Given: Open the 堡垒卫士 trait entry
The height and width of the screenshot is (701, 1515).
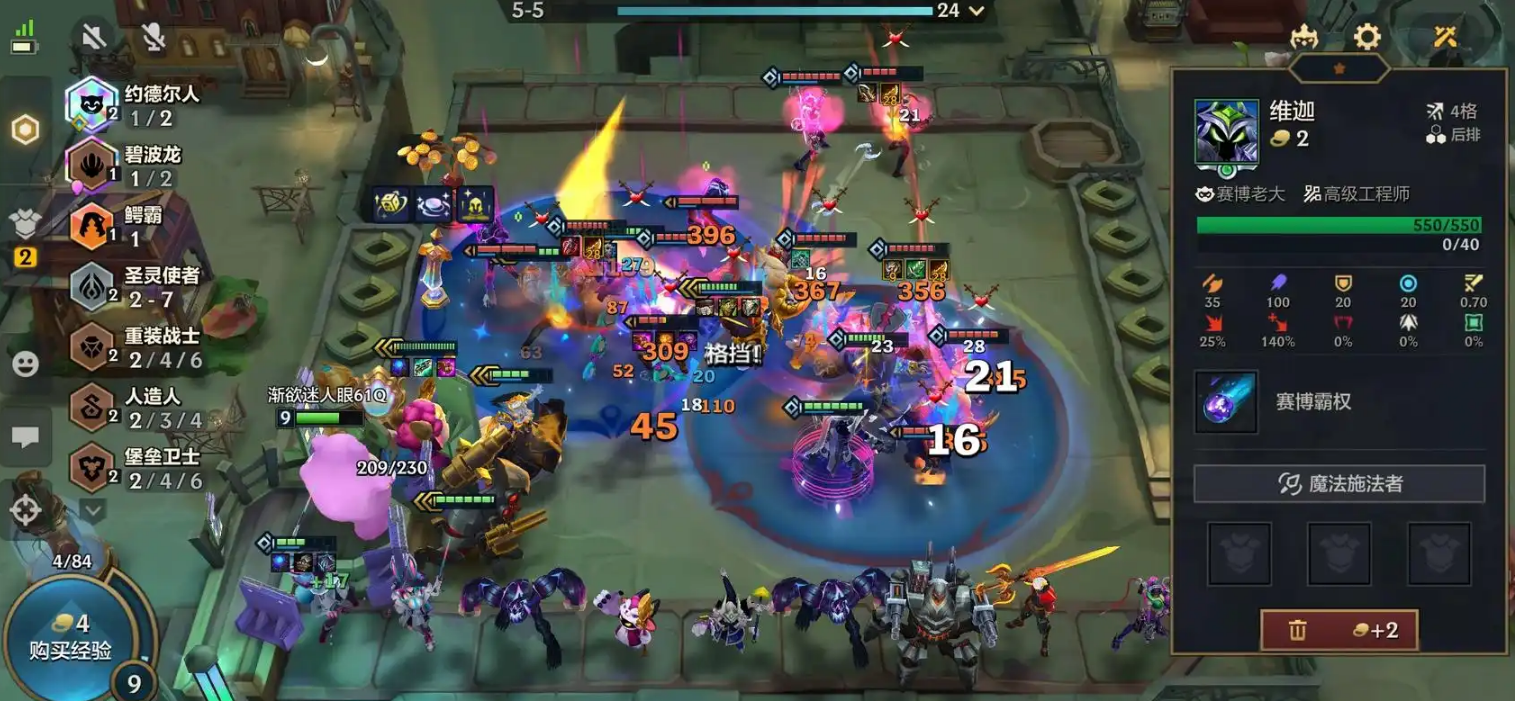Looking at the screenshot, I should click(92, 468).
